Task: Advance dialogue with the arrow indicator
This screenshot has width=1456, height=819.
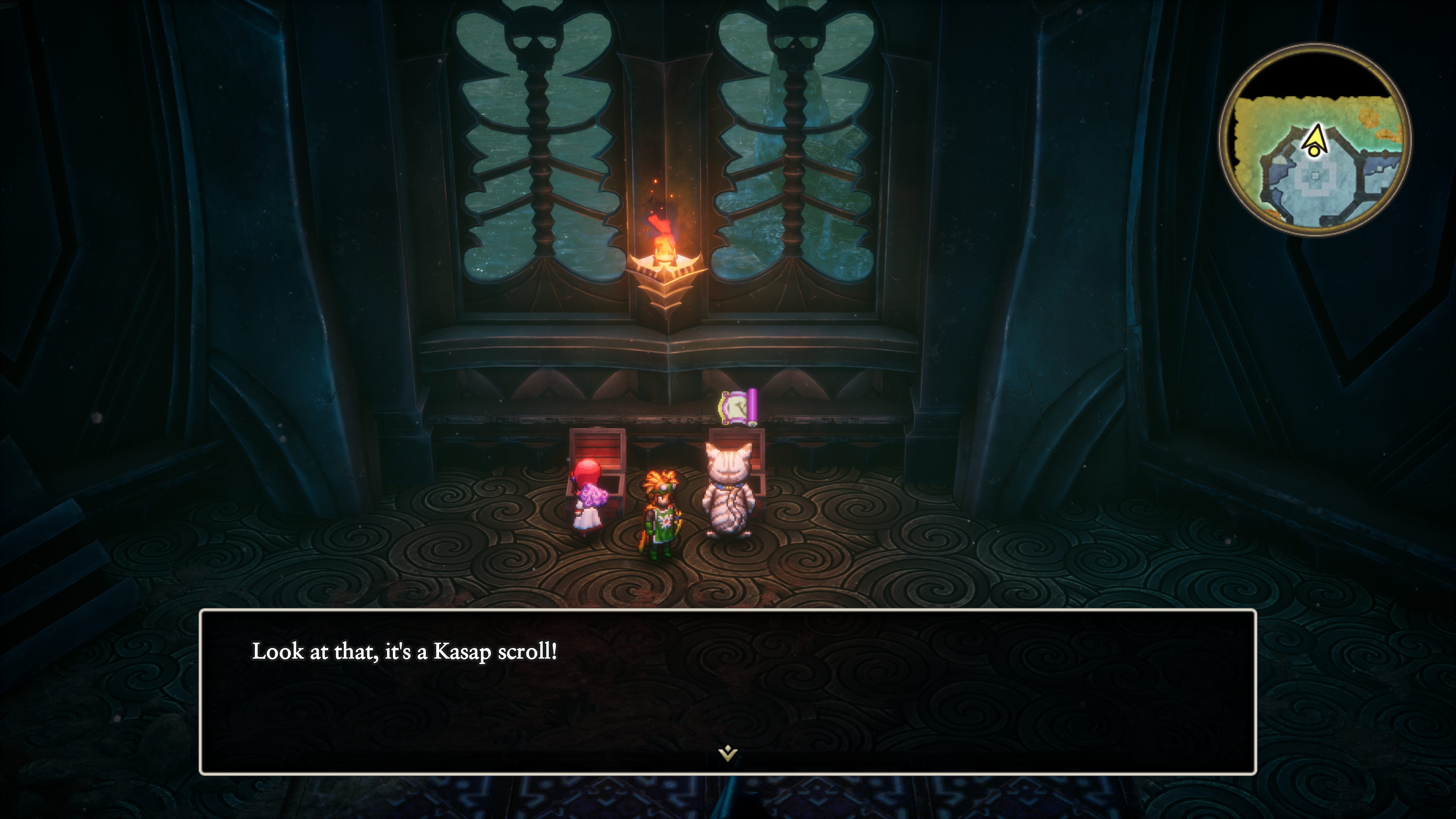Action: pyautogui.click(x=728, y=753)
